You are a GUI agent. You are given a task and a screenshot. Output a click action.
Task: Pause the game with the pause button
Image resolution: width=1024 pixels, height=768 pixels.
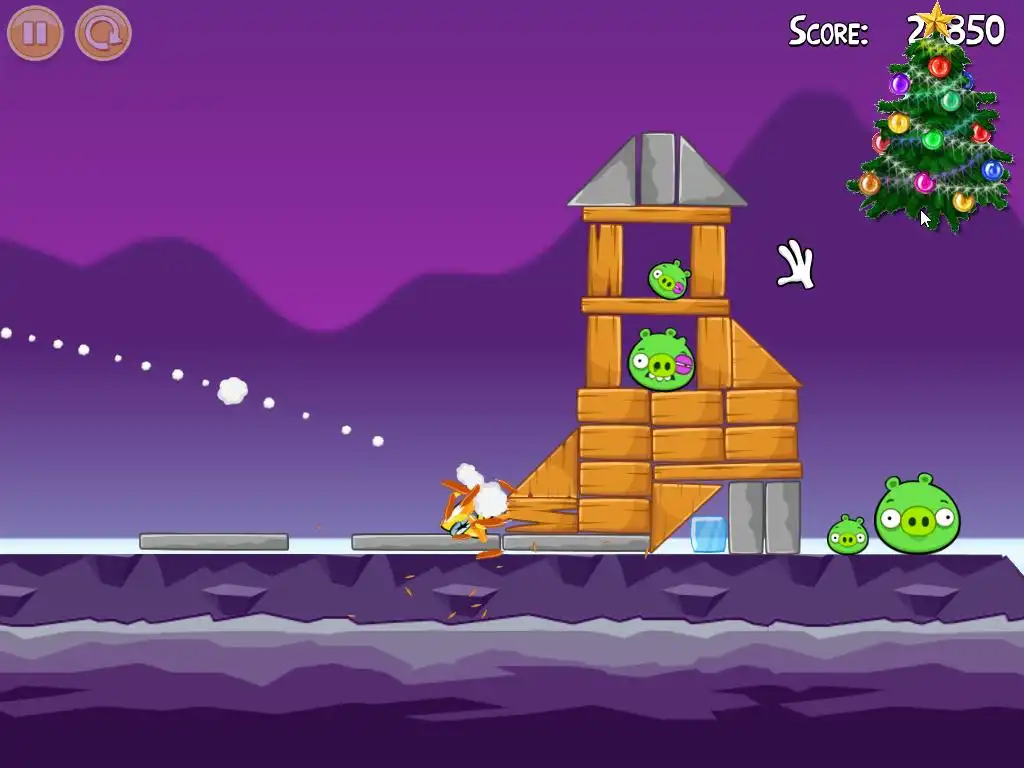[35, 33]
